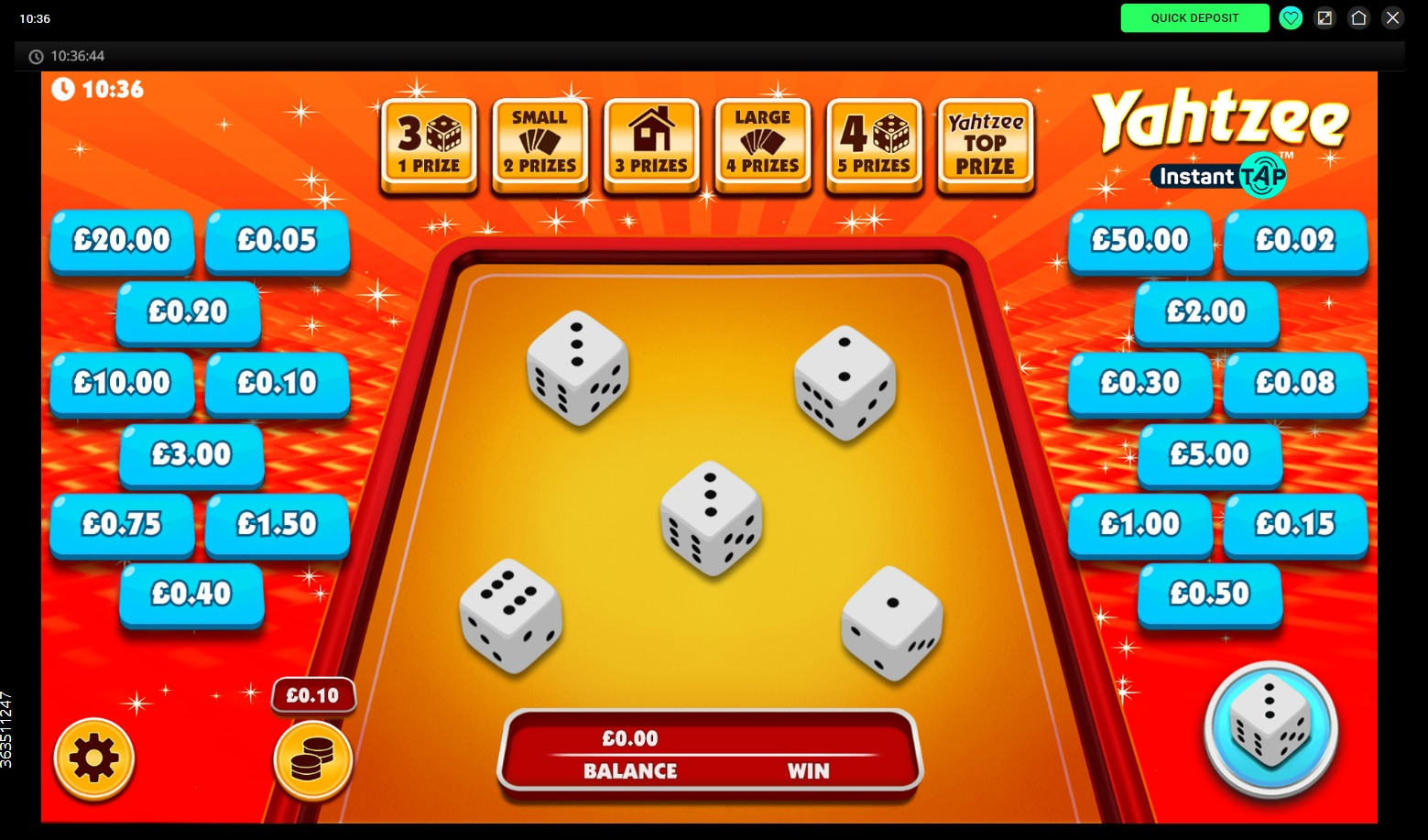Select the £50.00 prize tile
Screen dimensions: 1428x840
click(x=1139, y=240)
